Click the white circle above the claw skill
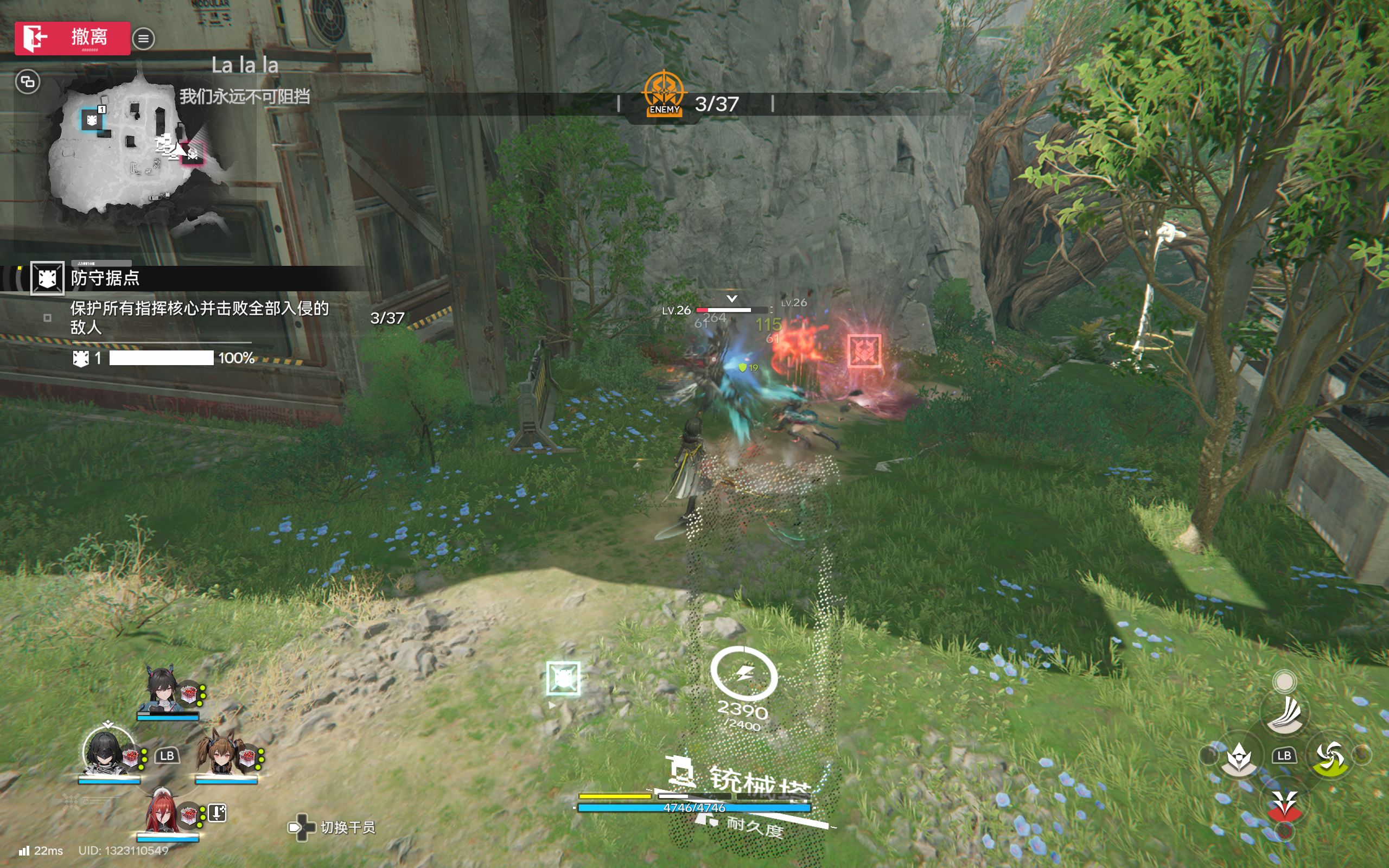This screenshot has width=1389, height=868. tap(1284, 681)
